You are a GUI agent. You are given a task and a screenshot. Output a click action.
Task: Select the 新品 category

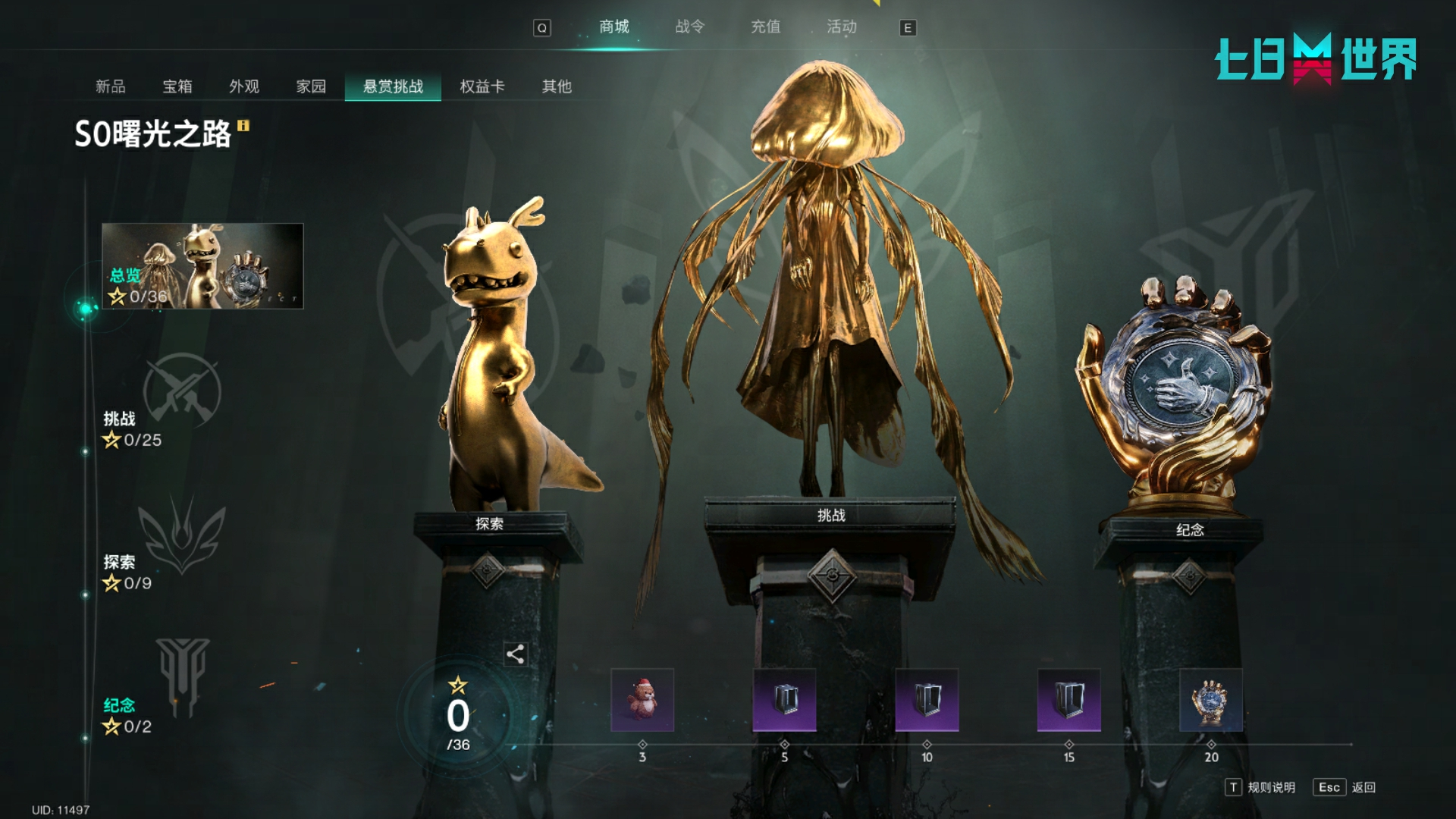pos(111,86)
